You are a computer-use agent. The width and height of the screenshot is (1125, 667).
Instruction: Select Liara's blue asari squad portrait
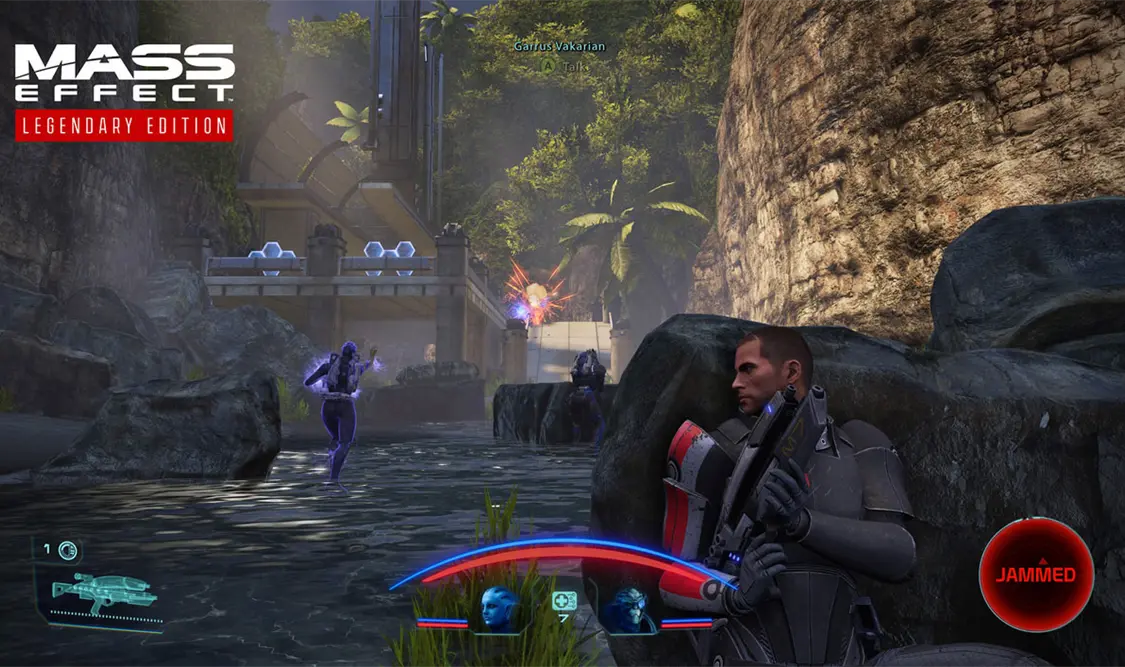tap(500, 608)
